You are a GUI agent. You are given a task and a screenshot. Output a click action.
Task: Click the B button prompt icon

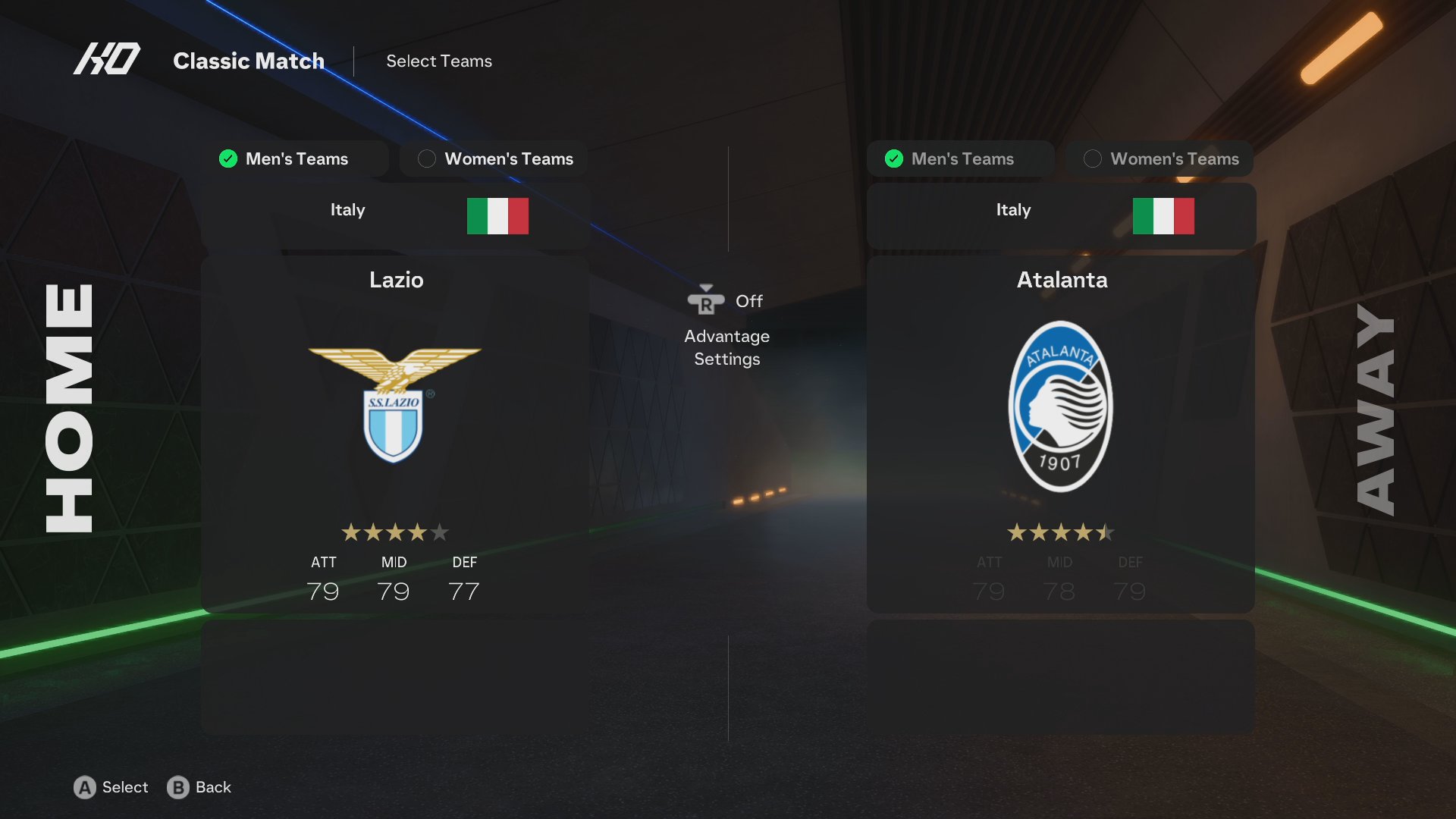pyautogui.click(x=178, y=787)
